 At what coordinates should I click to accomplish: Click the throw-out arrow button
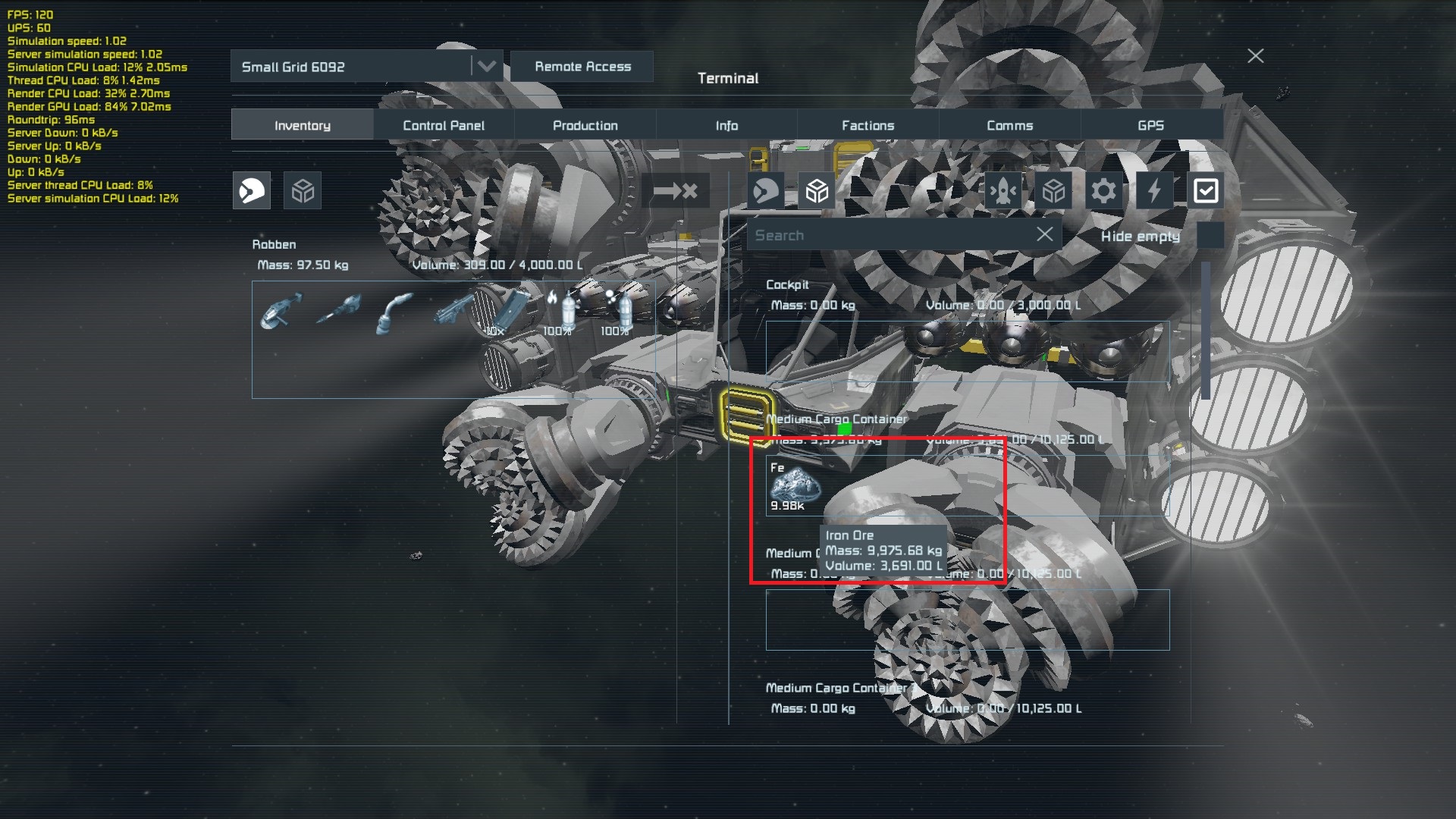click(675, 191)
